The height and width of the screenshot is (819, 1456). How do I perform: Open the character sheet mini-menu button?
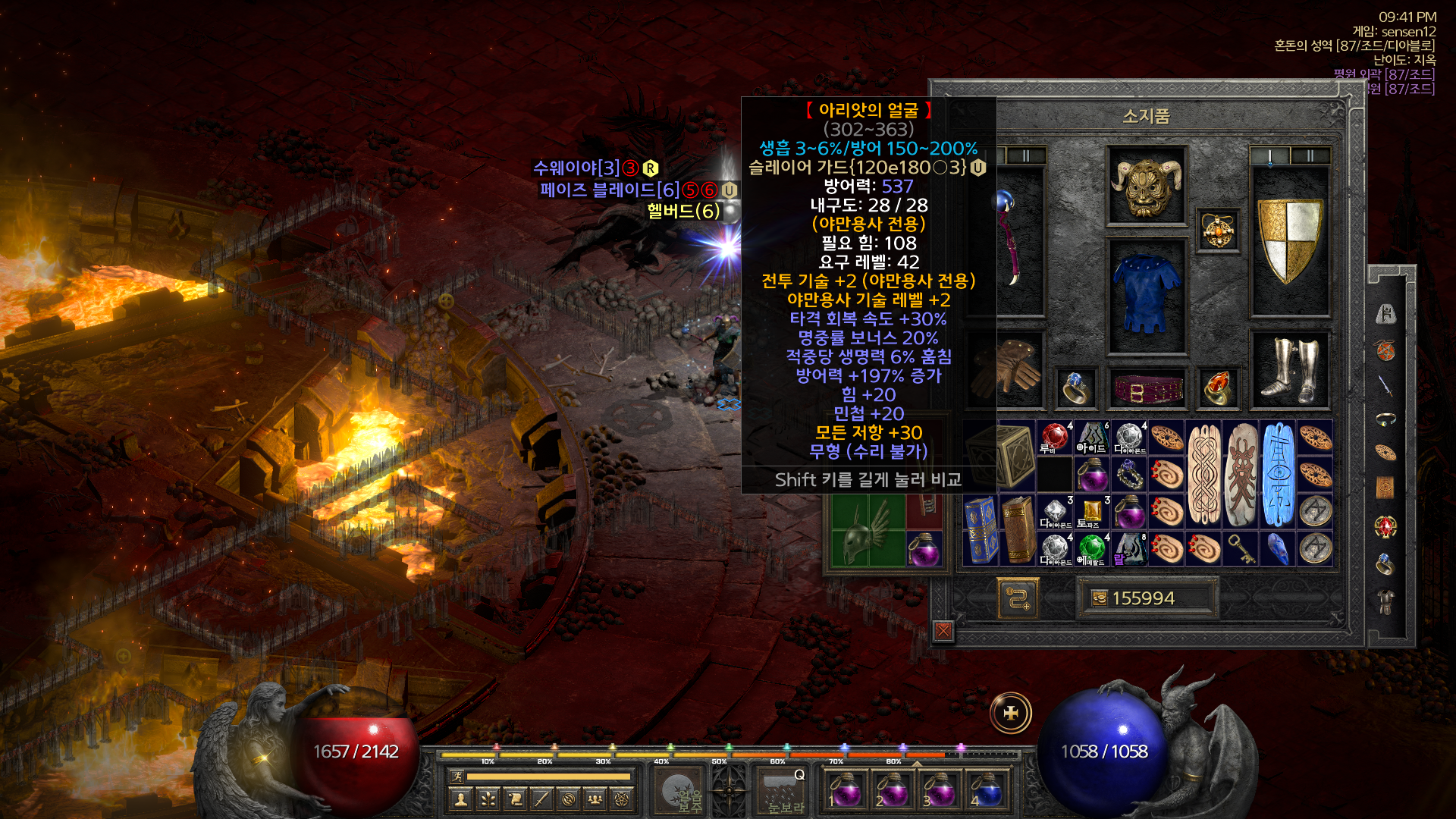tap(460, 799)
